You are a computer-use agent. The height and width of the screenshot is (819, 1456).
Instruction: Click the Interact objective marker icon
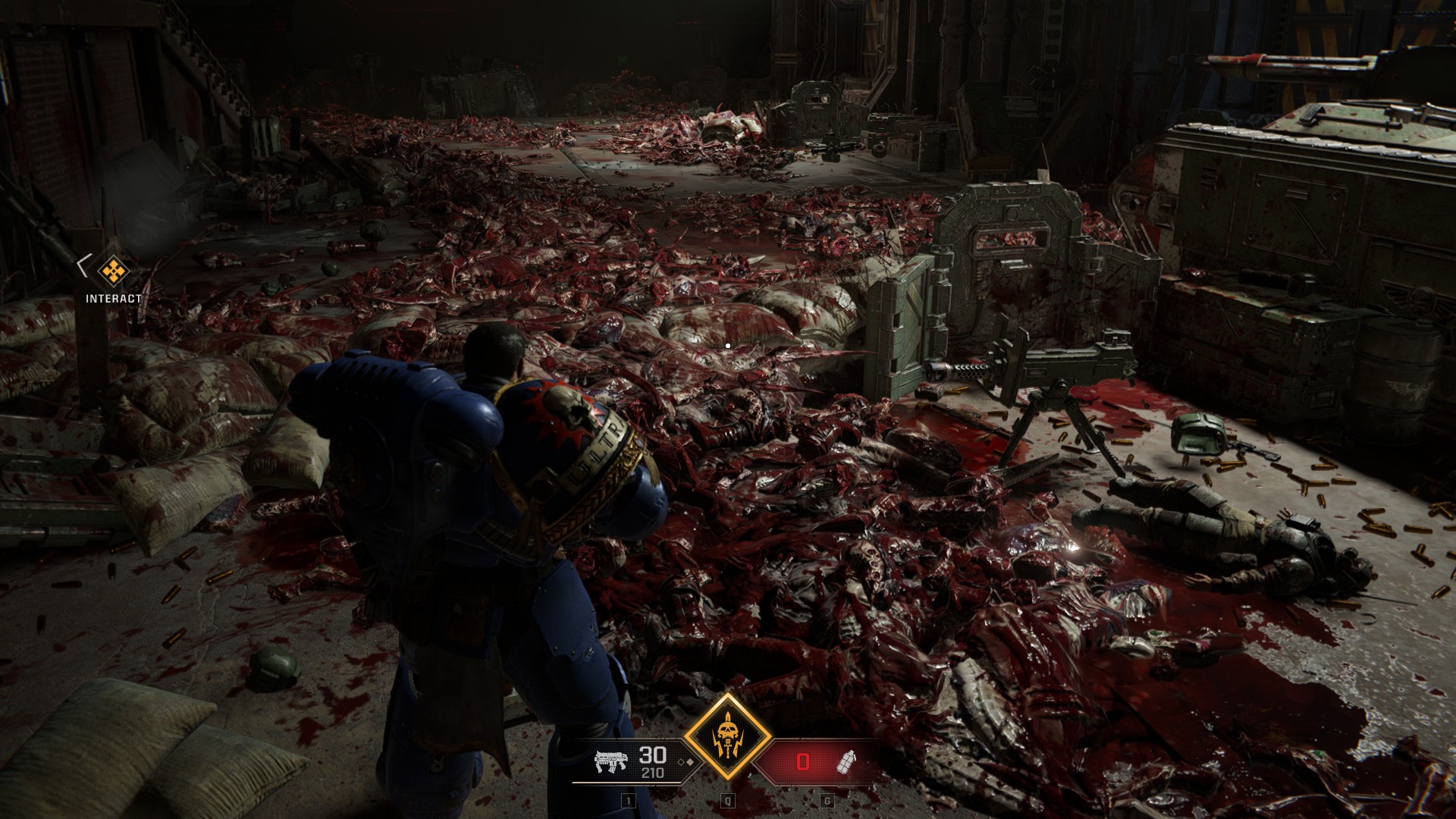[114, 269]
